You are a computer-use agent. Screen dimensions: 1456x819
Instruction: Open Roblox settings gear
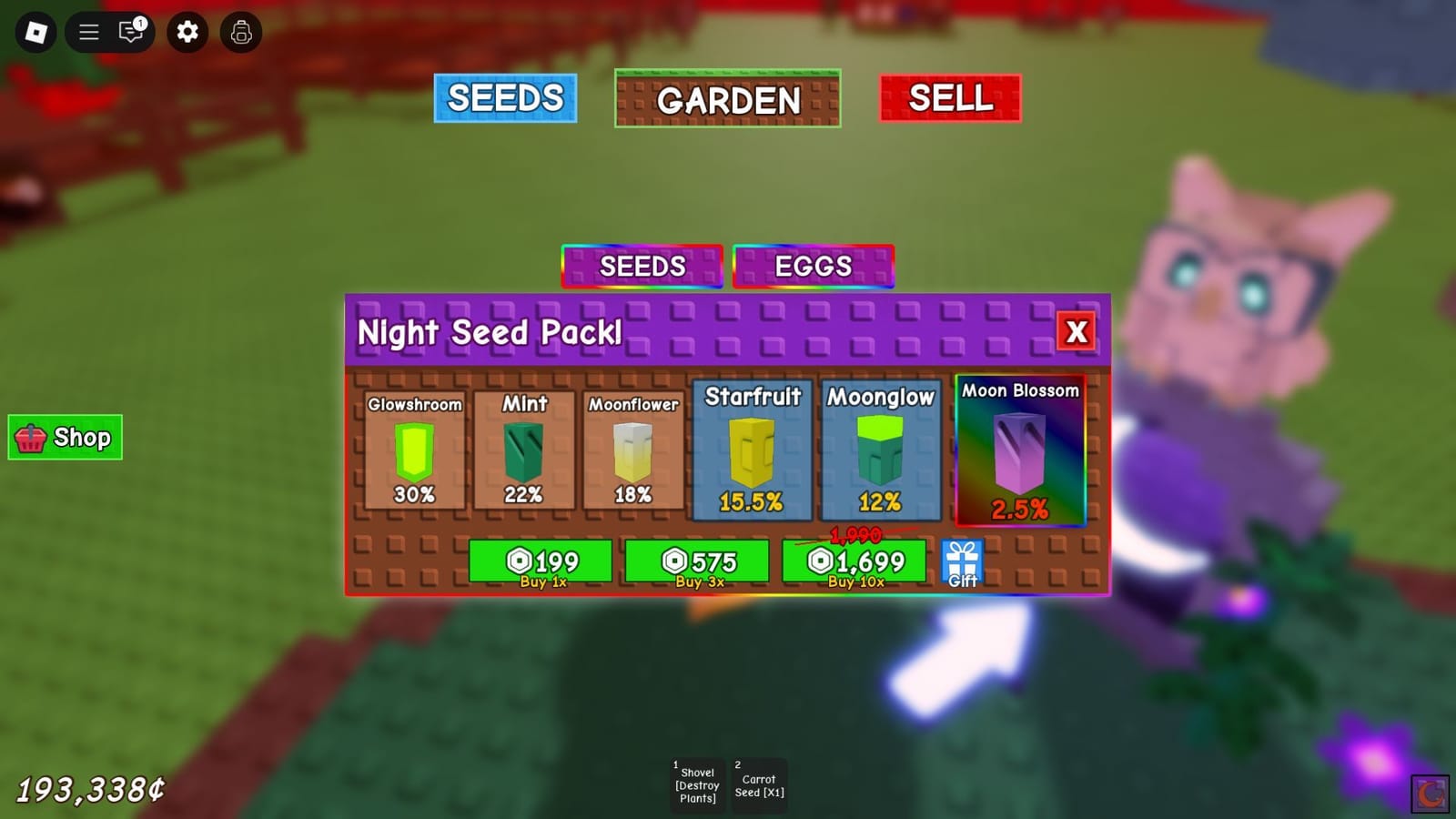(x=187, y=33)
